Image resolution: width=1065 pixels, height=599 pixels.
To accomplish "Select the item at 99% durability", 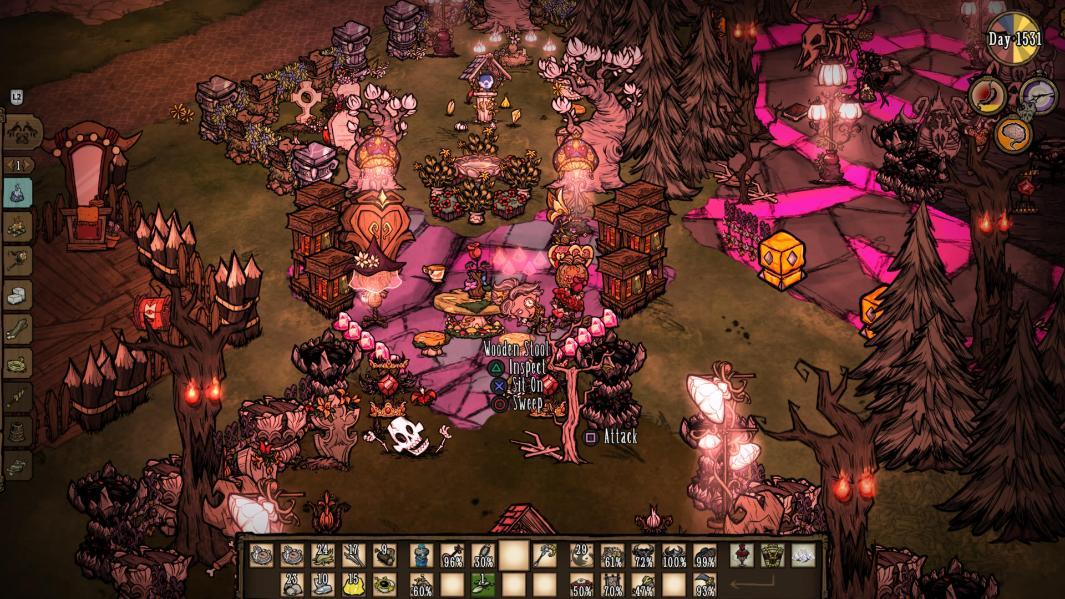I will coord(704,555).
